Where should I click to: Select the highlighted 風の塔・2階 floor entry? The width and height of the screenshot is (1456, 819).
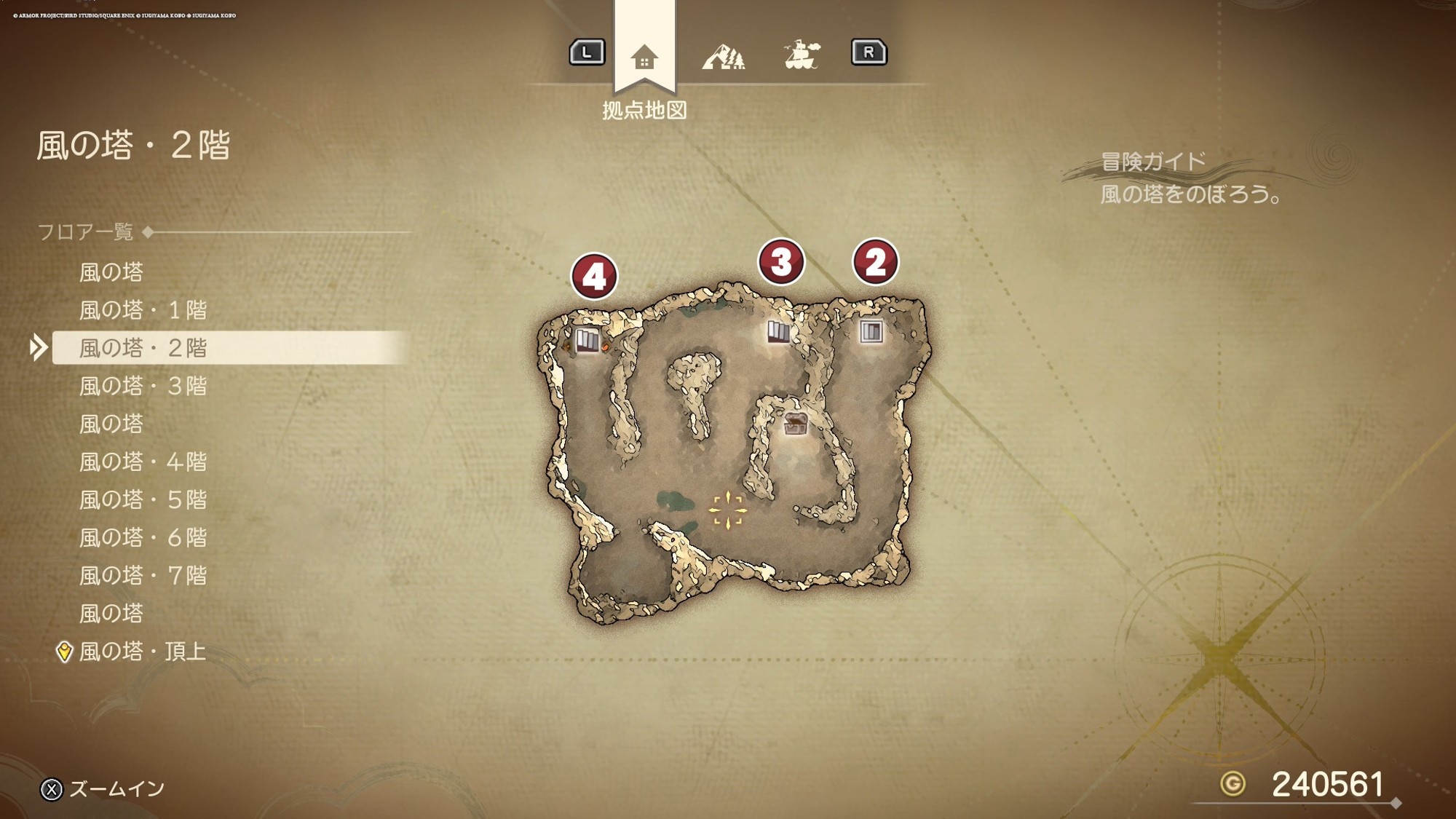[143, 348]
